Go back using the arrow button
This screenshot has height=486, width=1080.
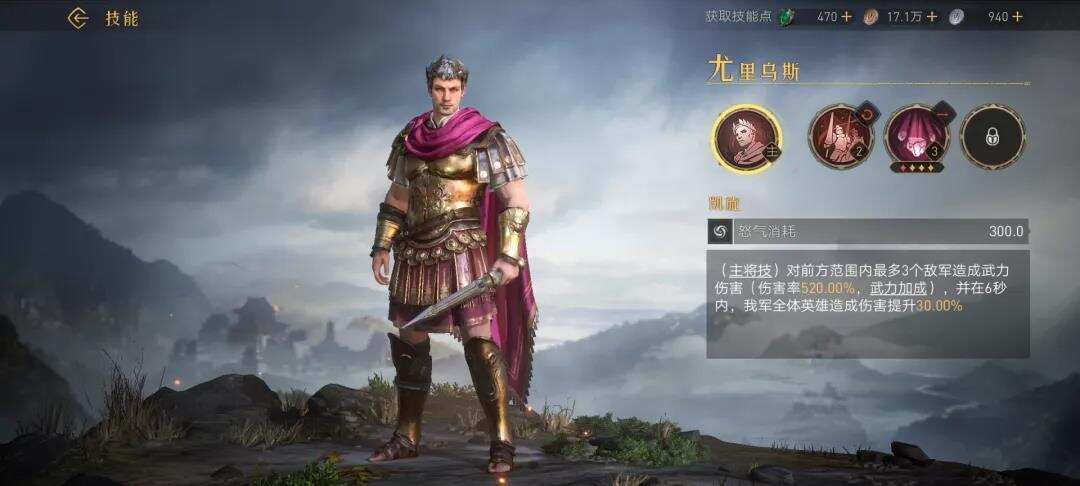click(78, 18)
